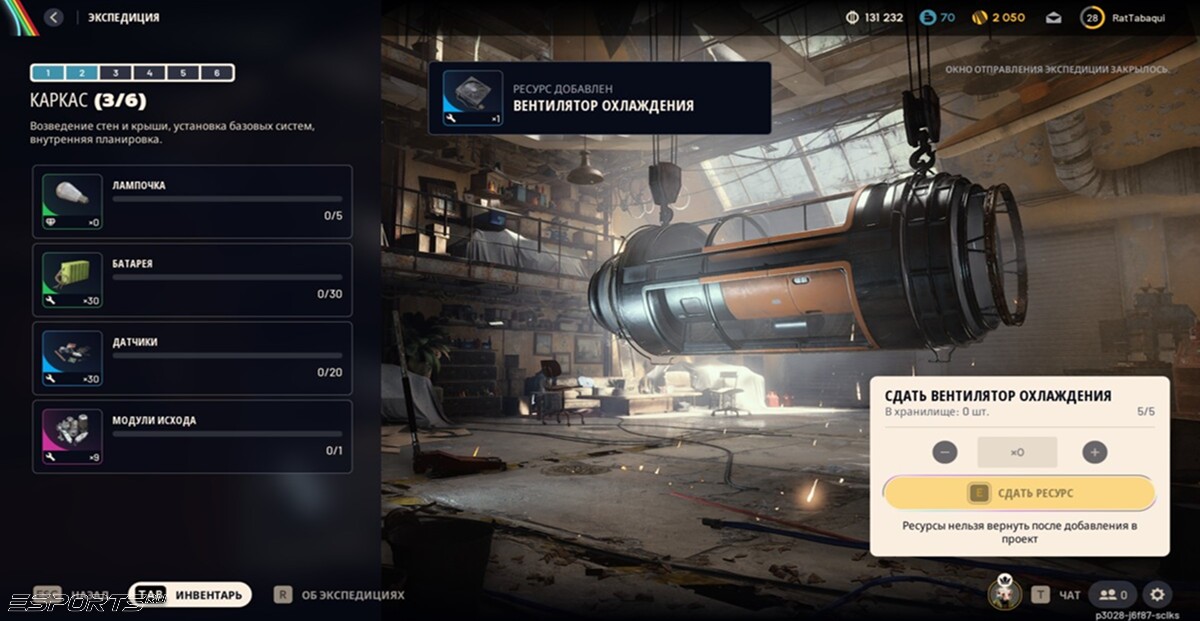Click the back arrow beside Экспедиция
Image resolution: width=1200 pixels, height=621 pixels.
coord(54,17)
